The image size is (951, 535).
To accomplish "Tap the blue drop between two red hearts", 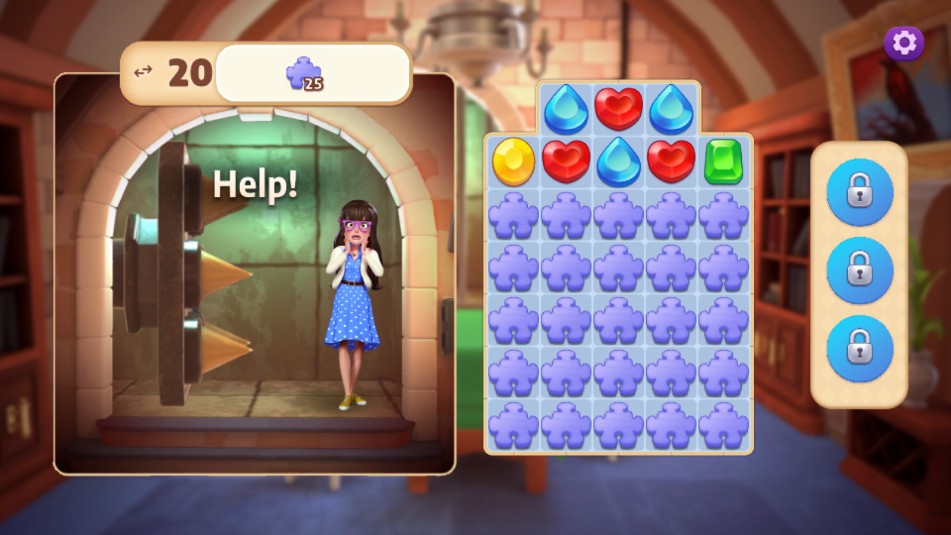I will (x=618, y=161).
